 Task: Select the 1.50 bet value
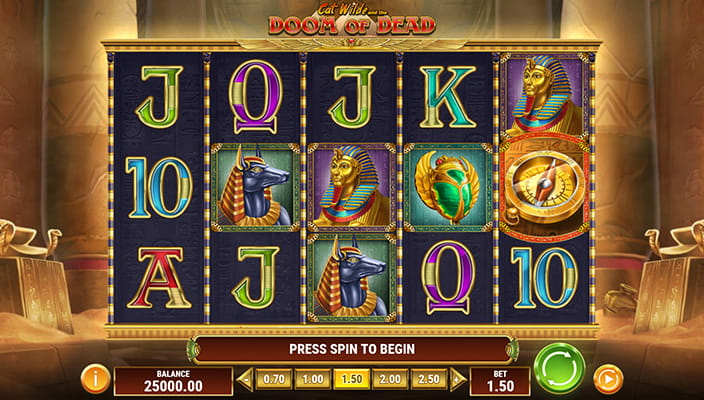click(351, 380)
